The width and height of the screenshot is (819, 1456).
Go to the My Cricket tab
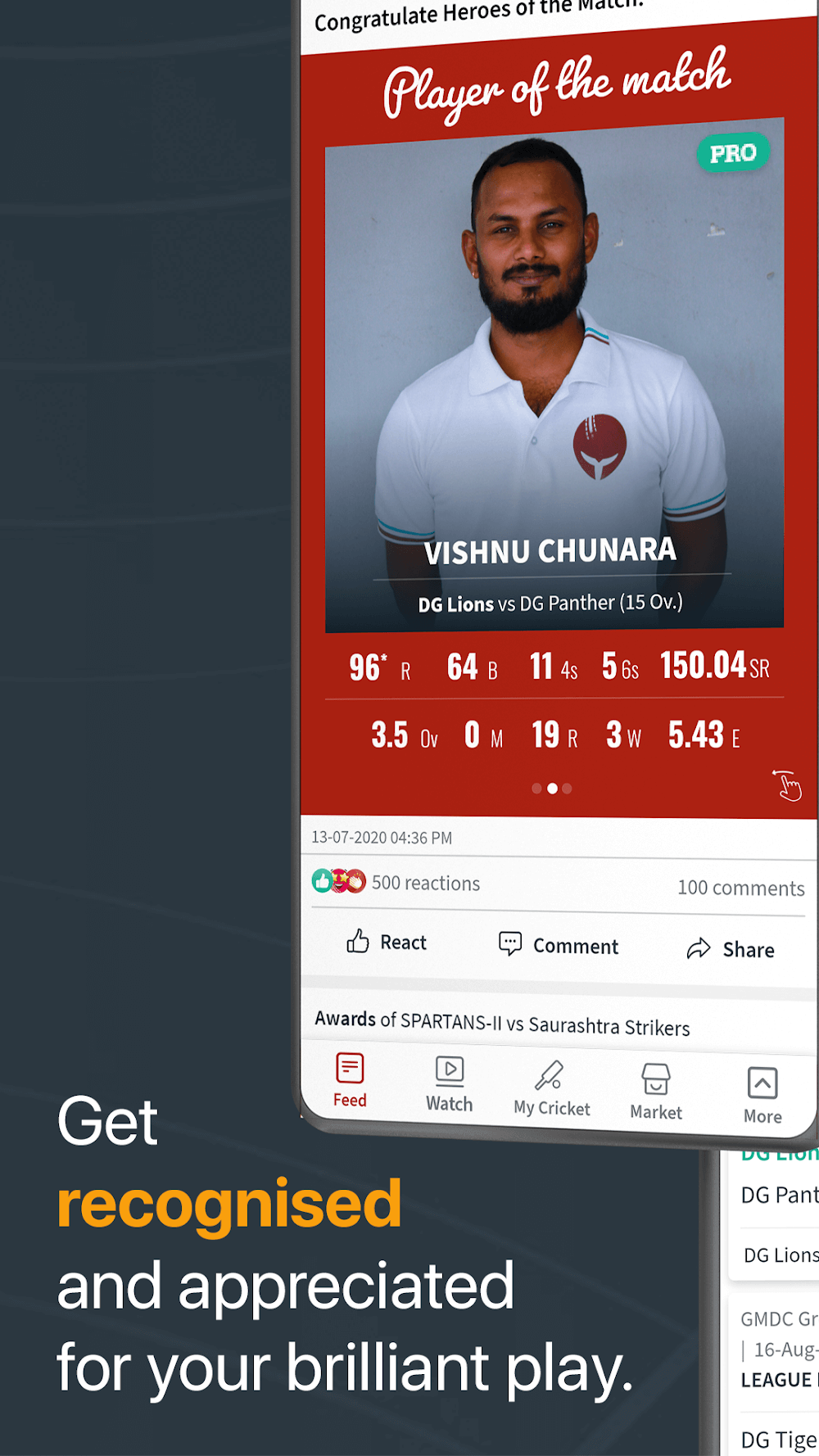[x=551, y=1089]
